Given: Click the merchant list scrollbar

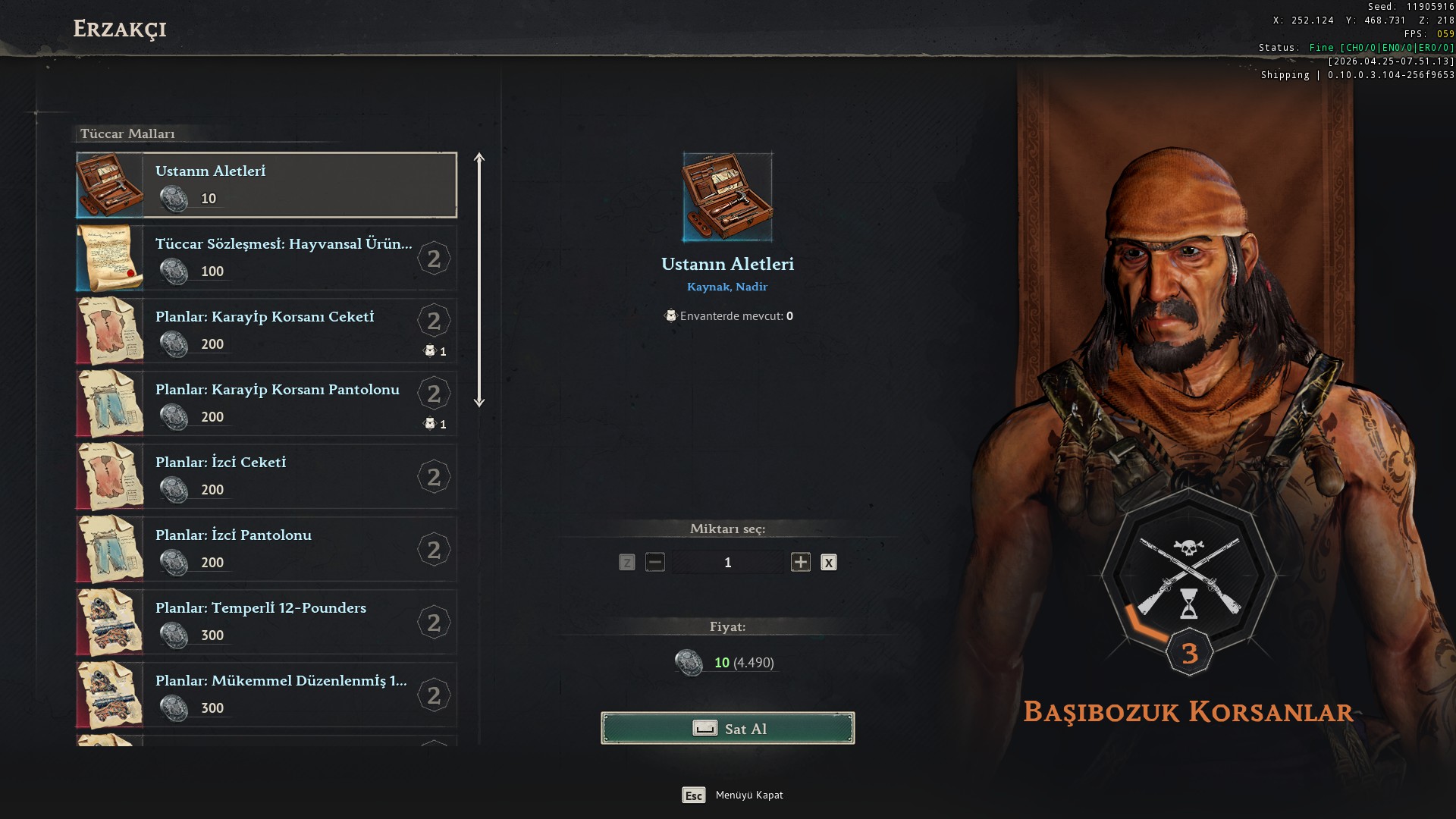Looking at the screenshot, I should tap(479, 281).
